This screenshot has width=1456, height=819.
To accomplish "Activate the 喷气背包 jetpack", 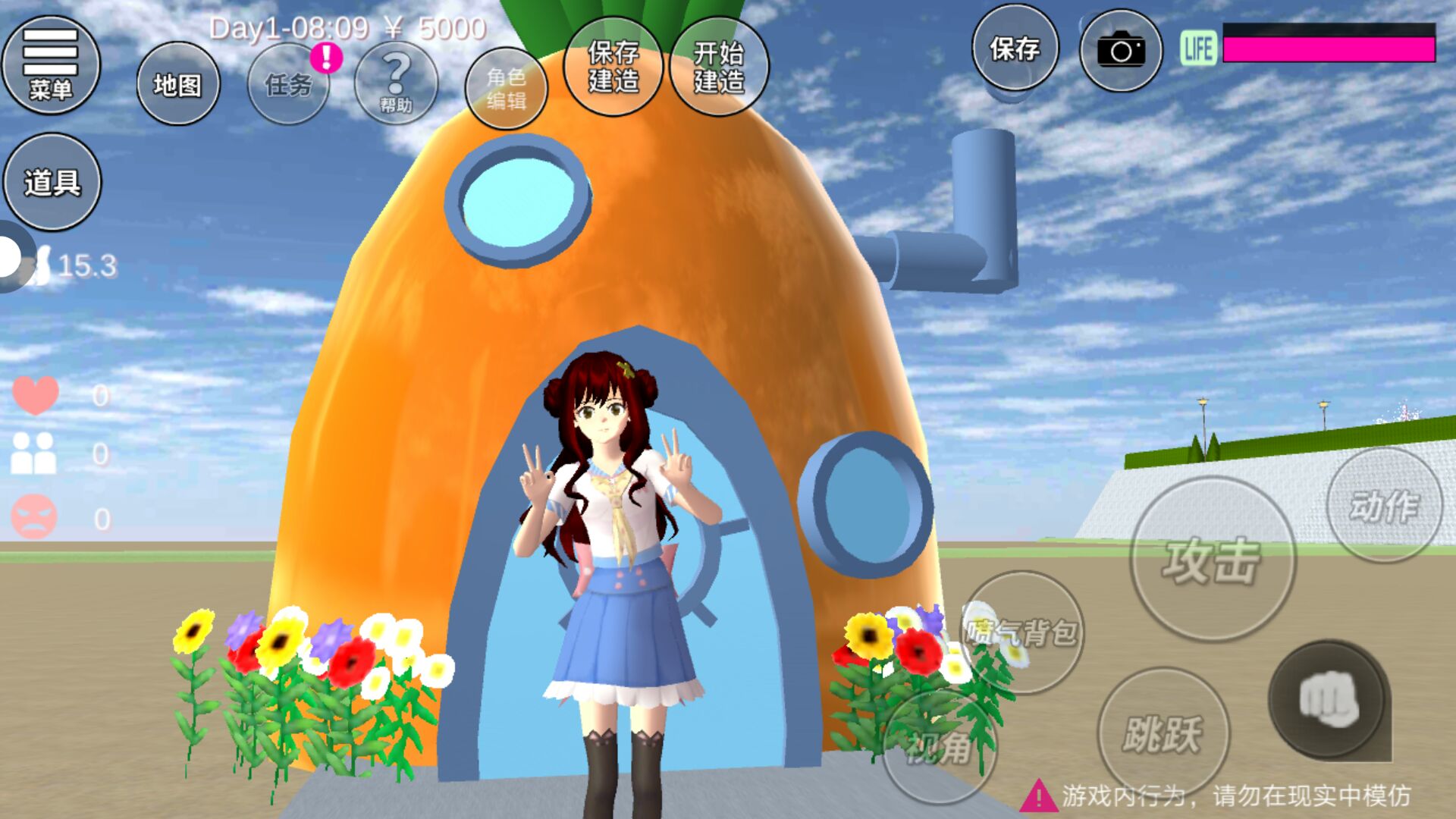I will pyautogui.click(x=1023, y=632).
